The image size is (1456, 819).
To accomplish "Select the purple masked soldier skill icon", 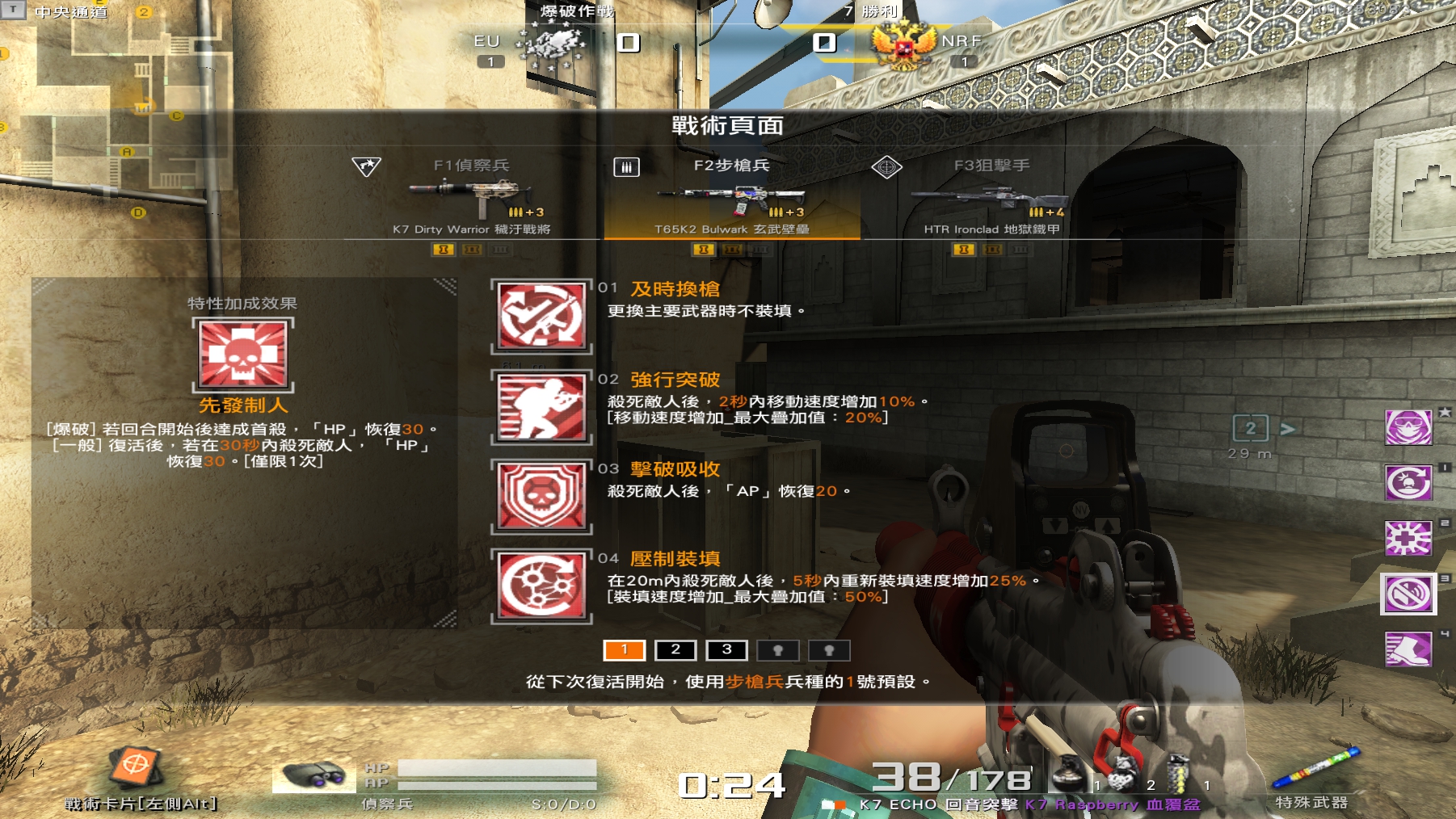I will [1408, 427].
